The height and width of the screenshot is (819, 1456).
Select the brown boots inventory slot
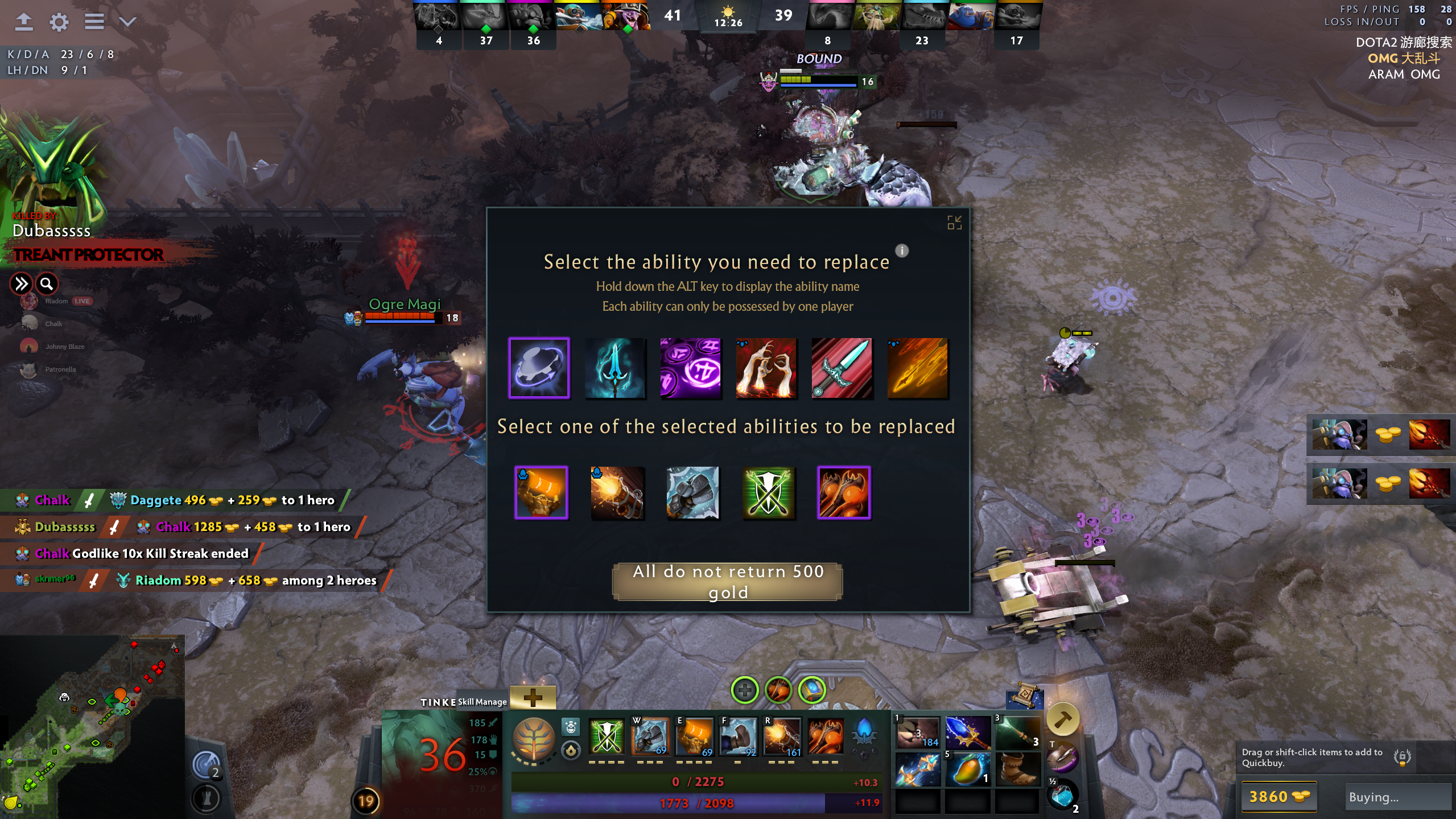pos(1016,769)
